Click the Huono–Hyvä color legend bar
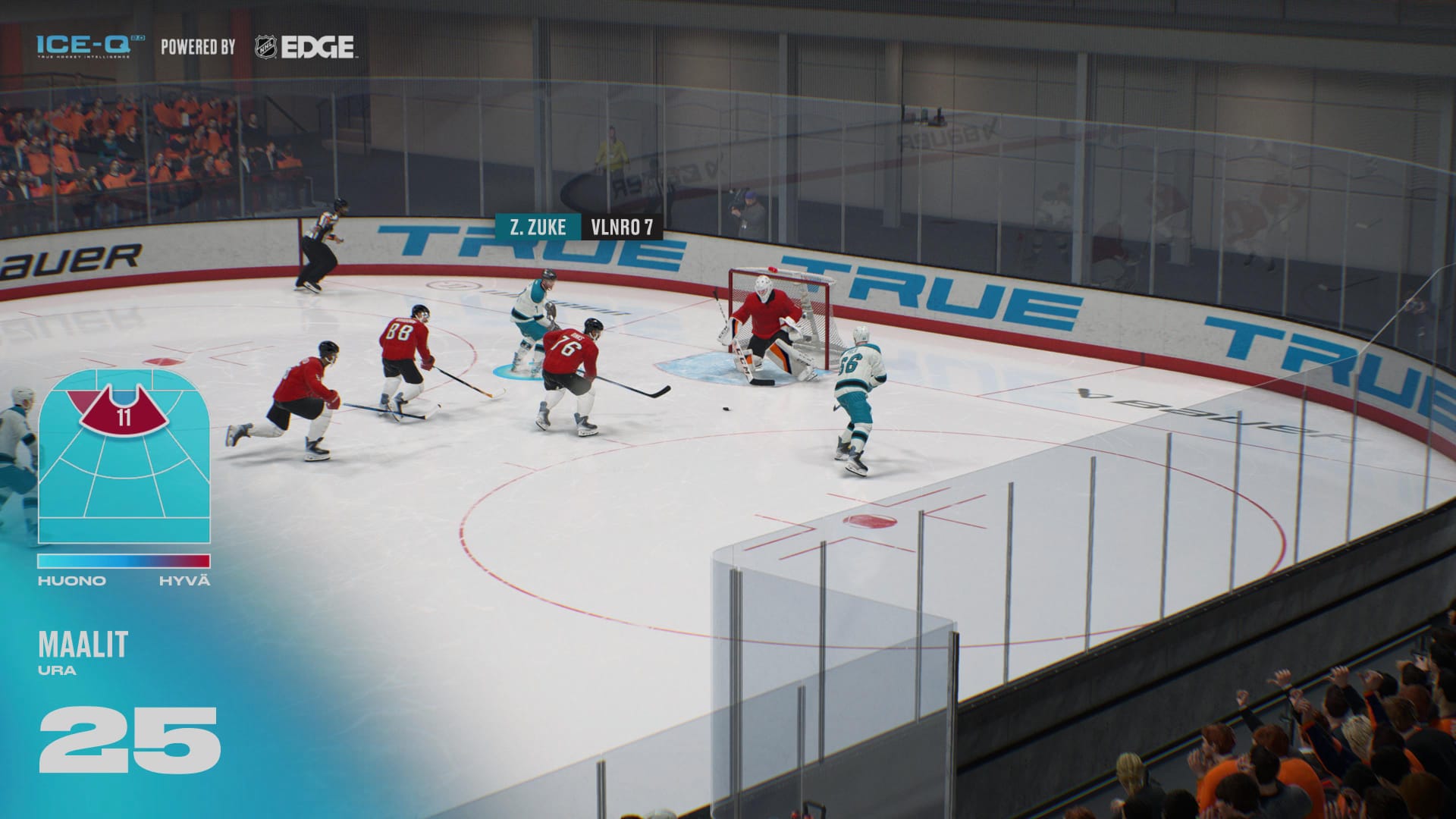 click(x=124, y=561)
